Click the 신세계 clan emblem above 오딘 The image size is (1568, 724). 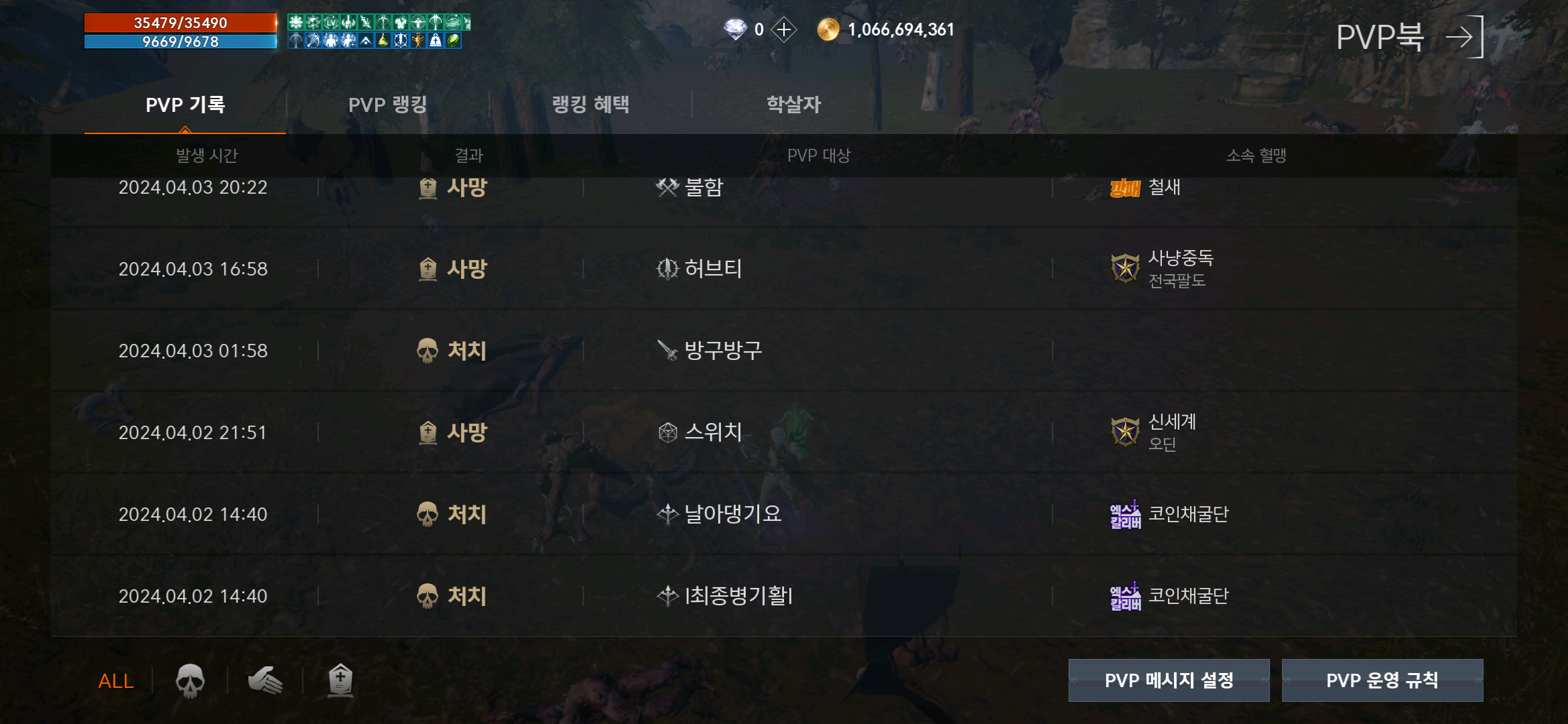coord(1124,432)
